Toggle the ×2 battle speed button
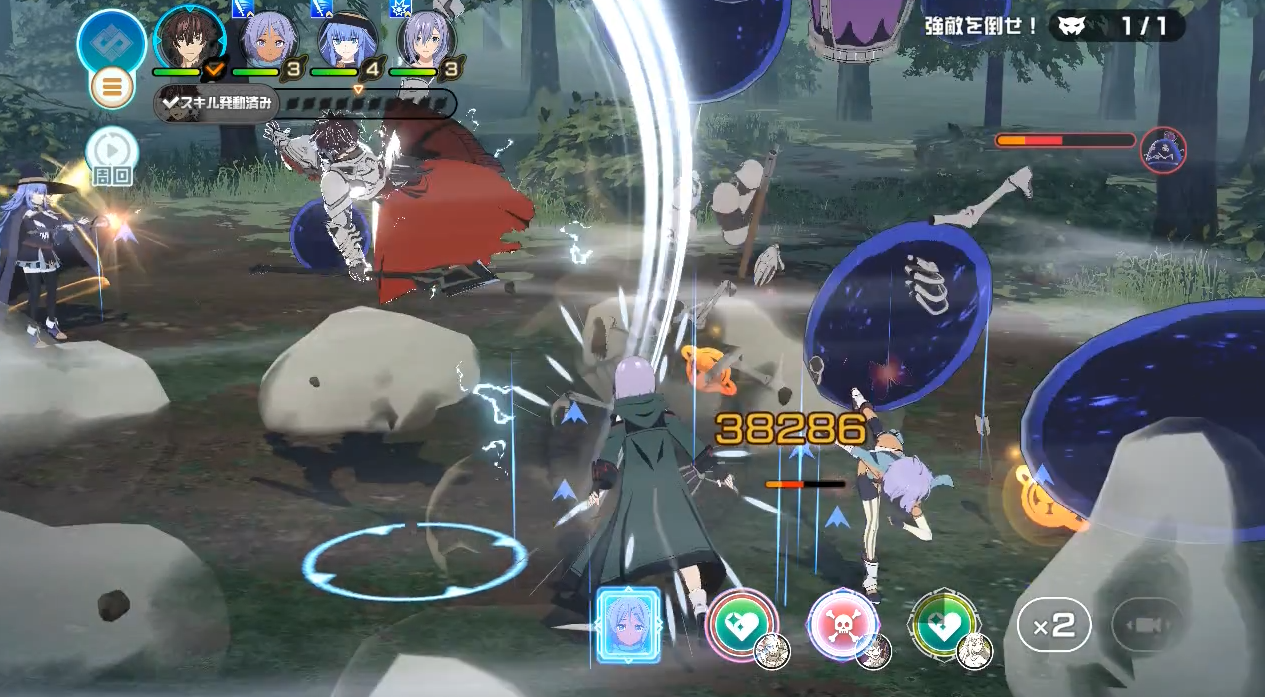1265x697 pixels. (1054, 626)
